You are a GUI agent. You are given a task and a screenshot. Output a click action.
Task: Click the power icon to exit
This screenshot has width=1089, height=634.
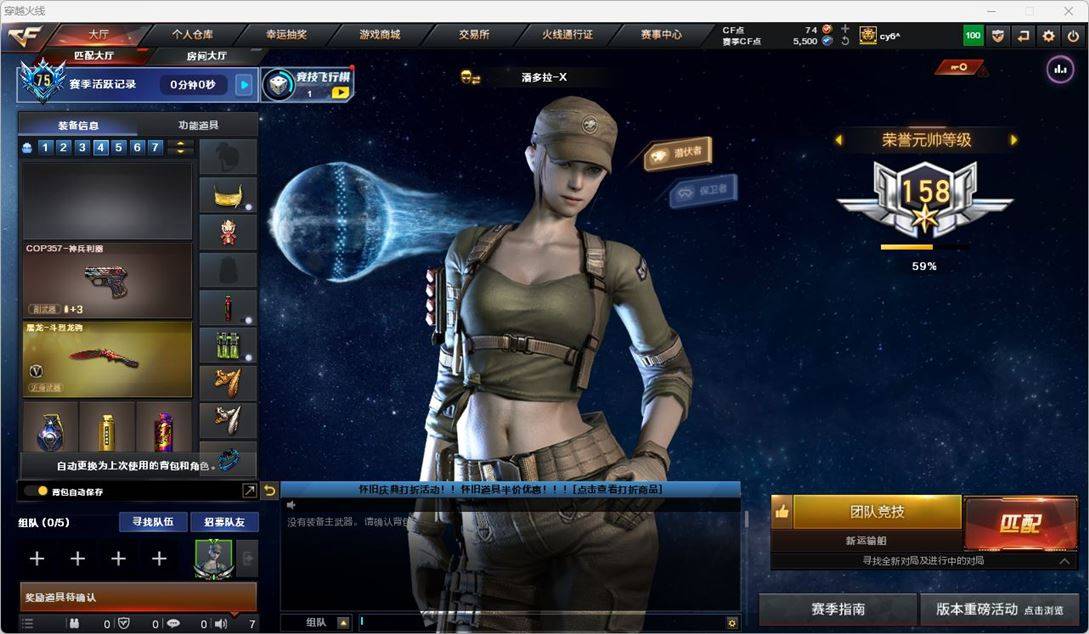tap(1073, 36)
